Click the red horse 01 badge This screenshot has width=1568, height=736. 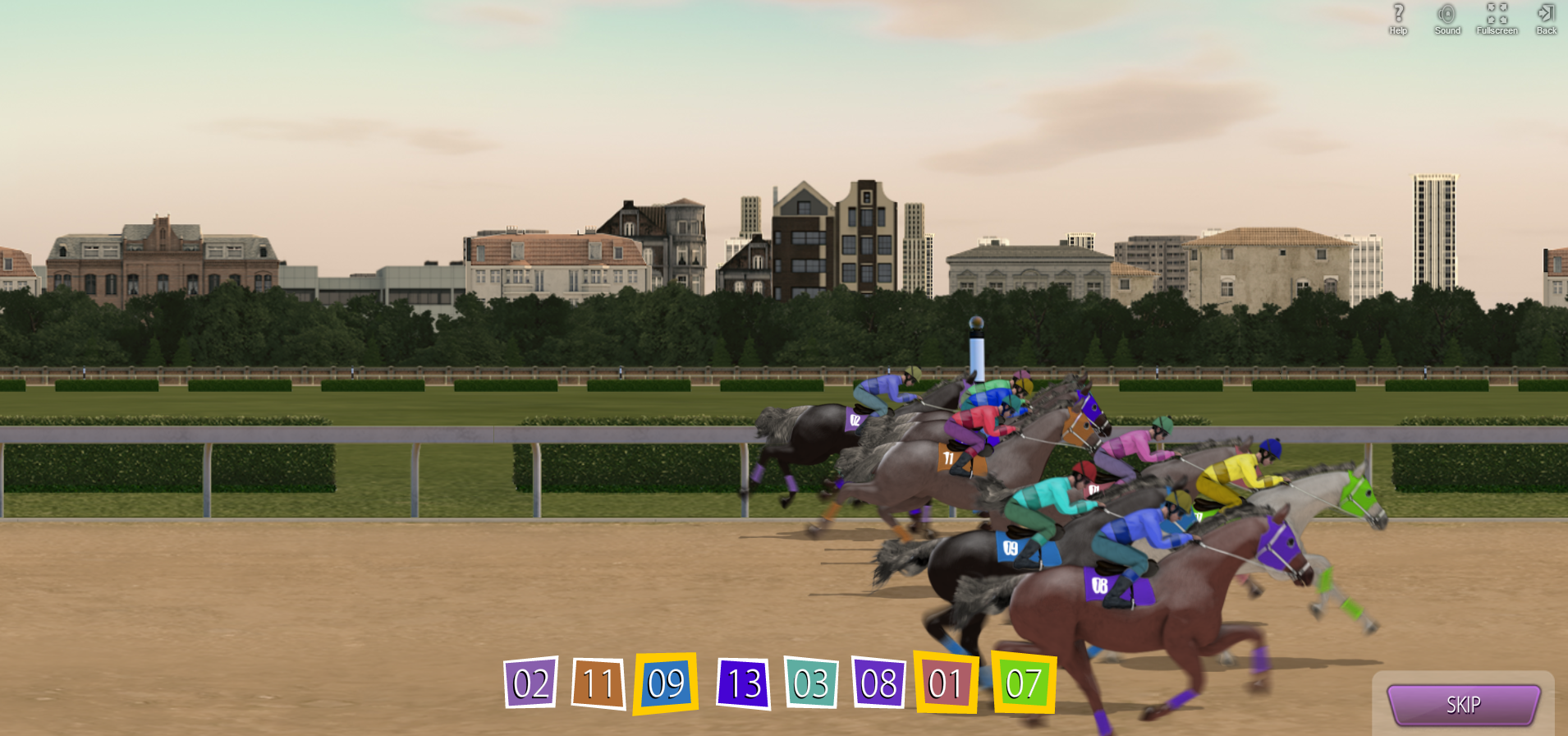946,683
